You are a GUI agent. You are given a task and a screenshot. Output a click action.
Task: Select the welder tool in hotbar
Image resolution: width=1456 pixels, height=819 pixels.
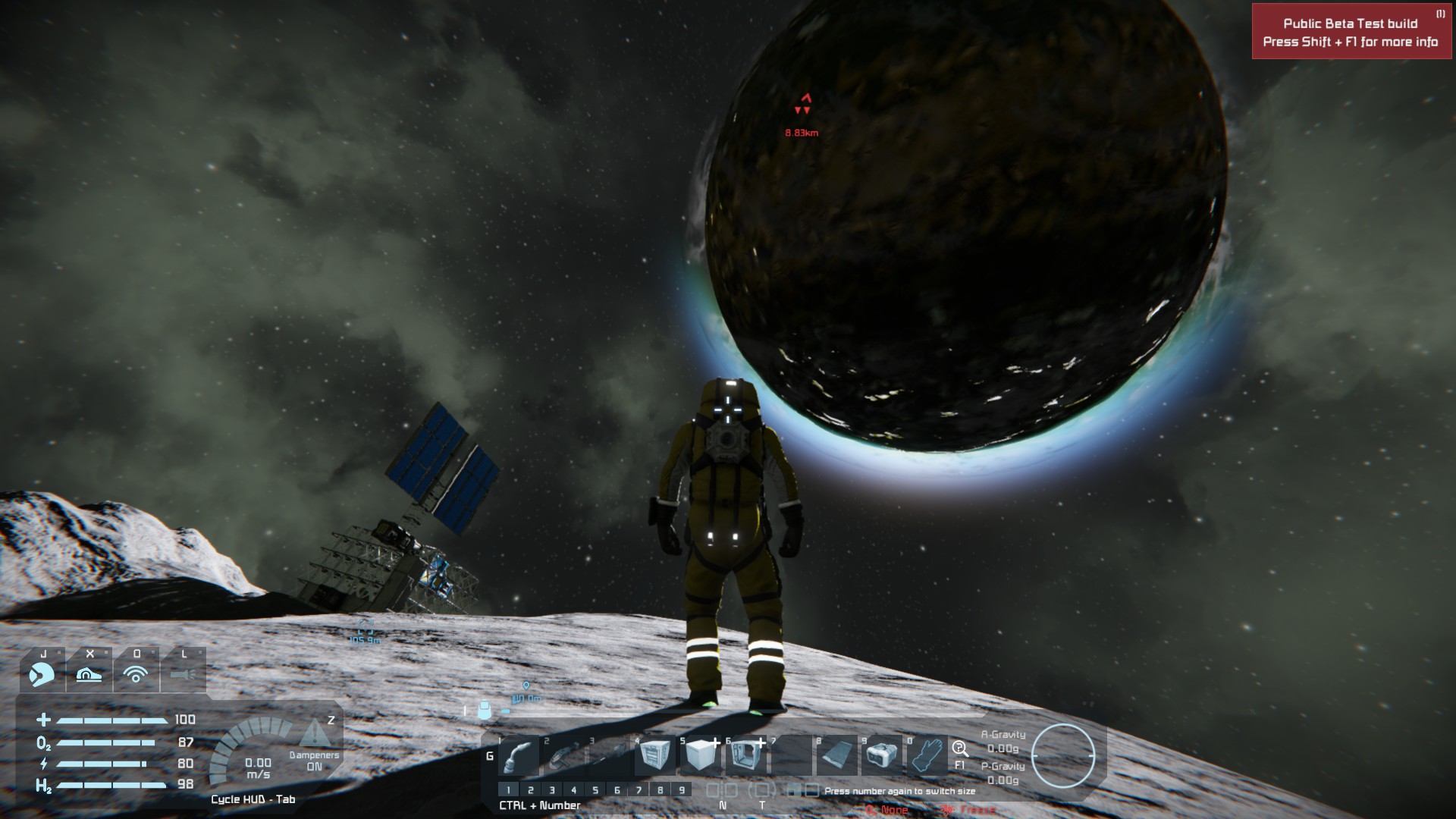point(519,756)
